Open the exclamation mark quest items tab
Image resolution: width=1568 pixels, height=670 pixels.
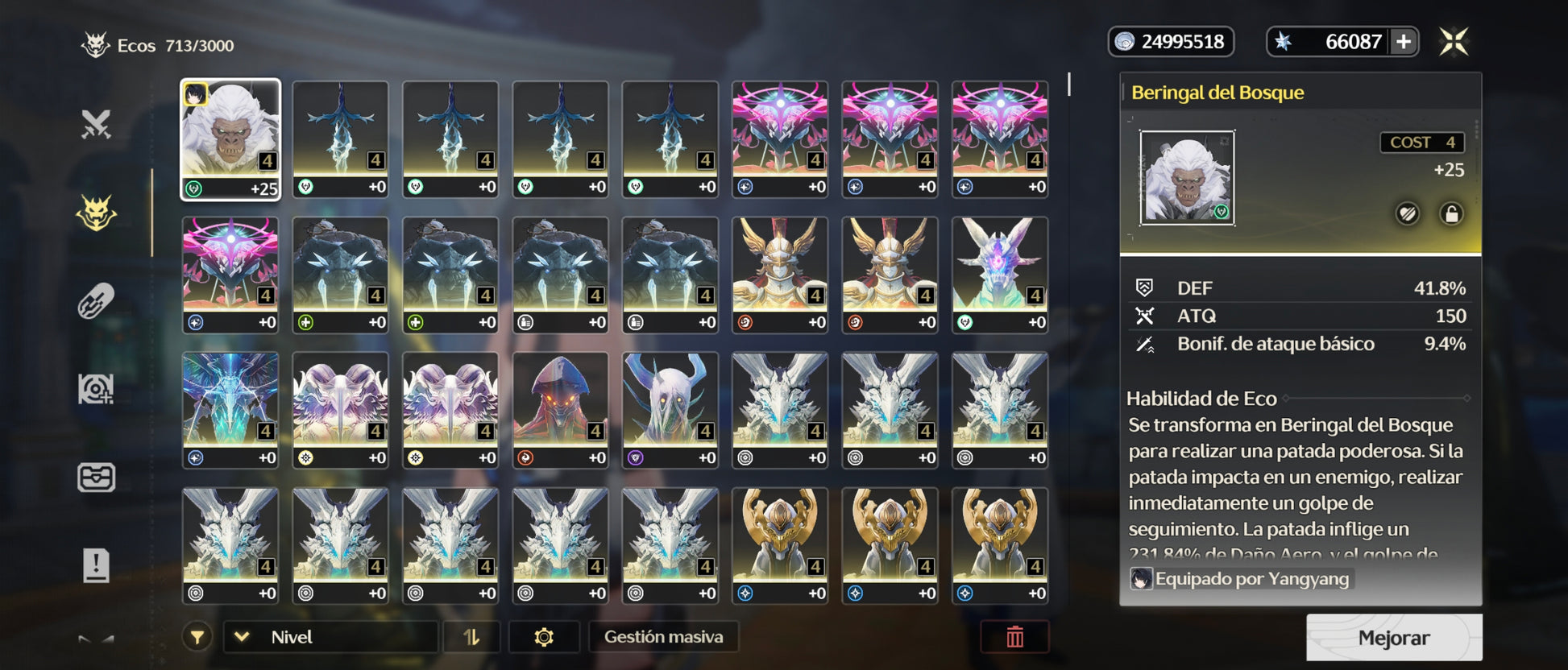pos(96,565)
